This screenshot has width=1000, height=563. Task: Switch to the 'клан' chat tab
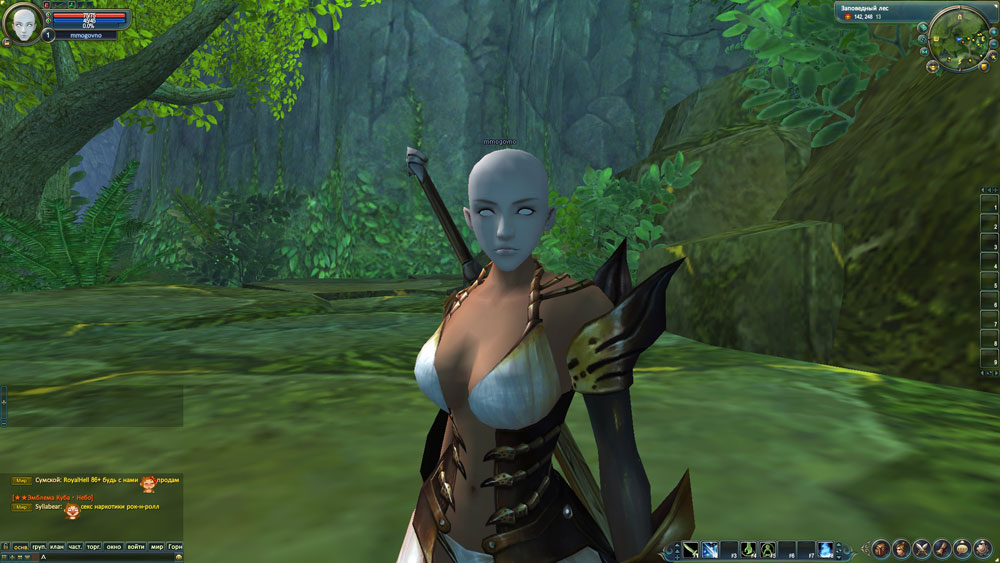pyautogui.click(x=57, y=547)
